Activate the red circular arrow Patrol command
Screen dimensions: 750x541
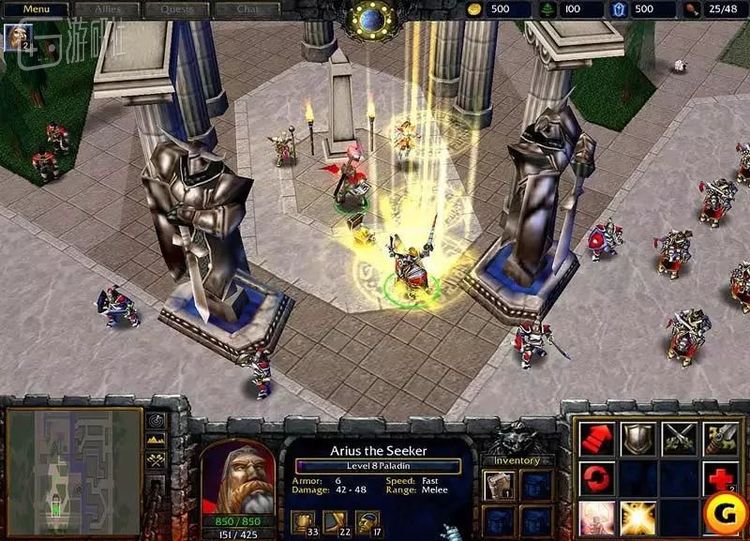(x=597, y=478)
